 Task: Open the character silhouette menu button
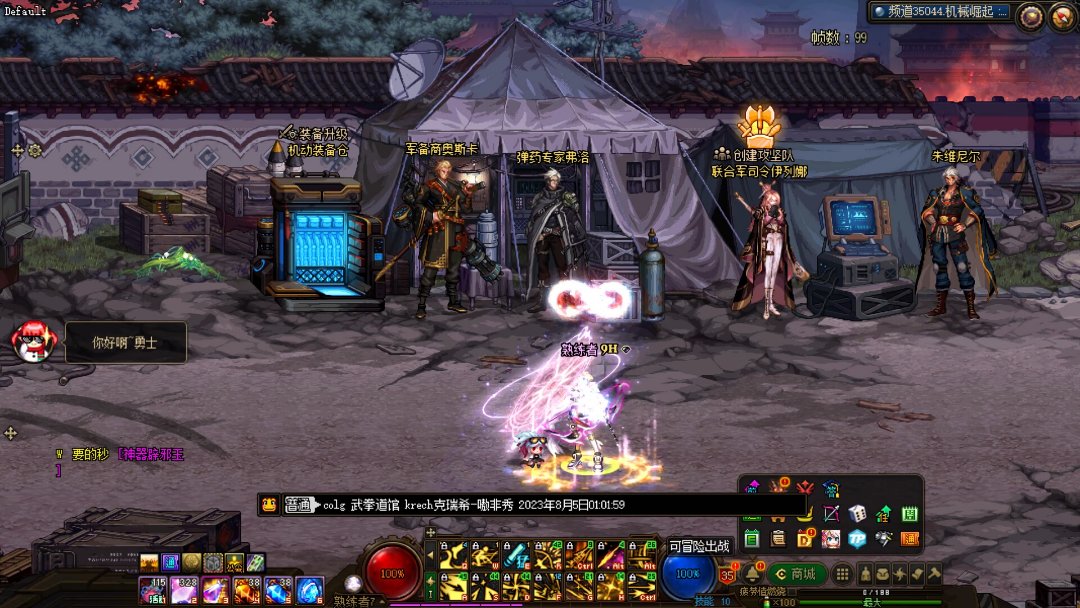click(x=867, y=574)
